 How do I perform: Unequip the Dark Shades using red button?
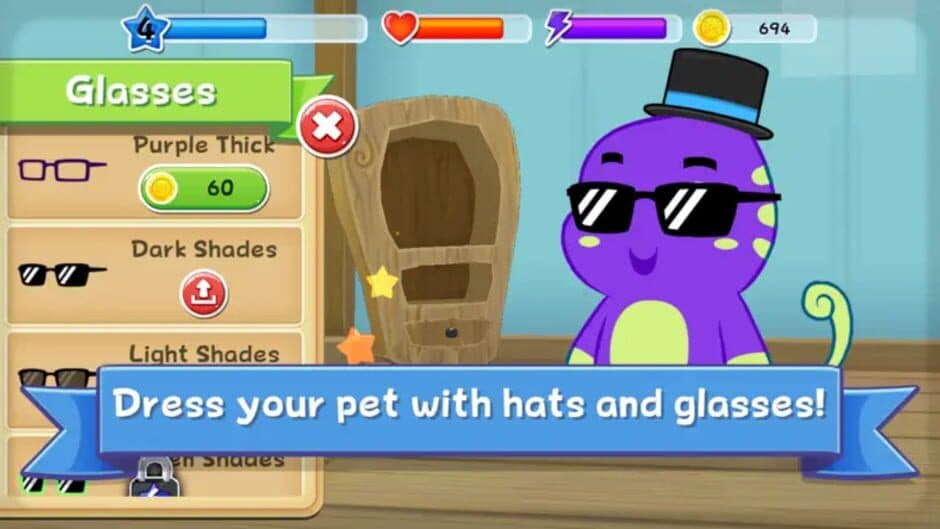(x=204, y=293)
